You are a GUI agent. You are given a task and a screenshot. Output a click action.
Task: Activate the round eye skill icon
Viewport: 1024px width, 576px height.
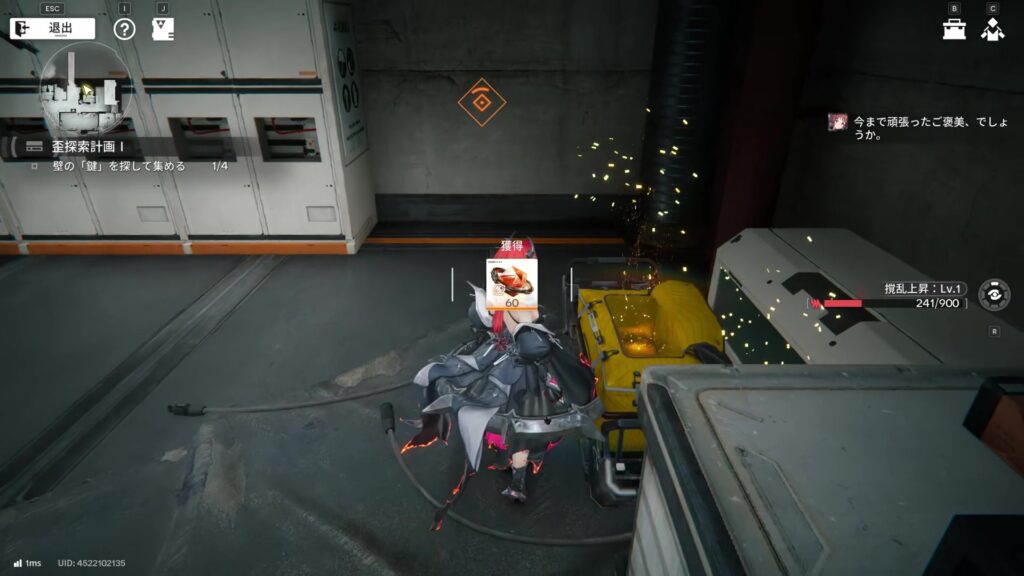pyautogui.click(x=993, y=295)
